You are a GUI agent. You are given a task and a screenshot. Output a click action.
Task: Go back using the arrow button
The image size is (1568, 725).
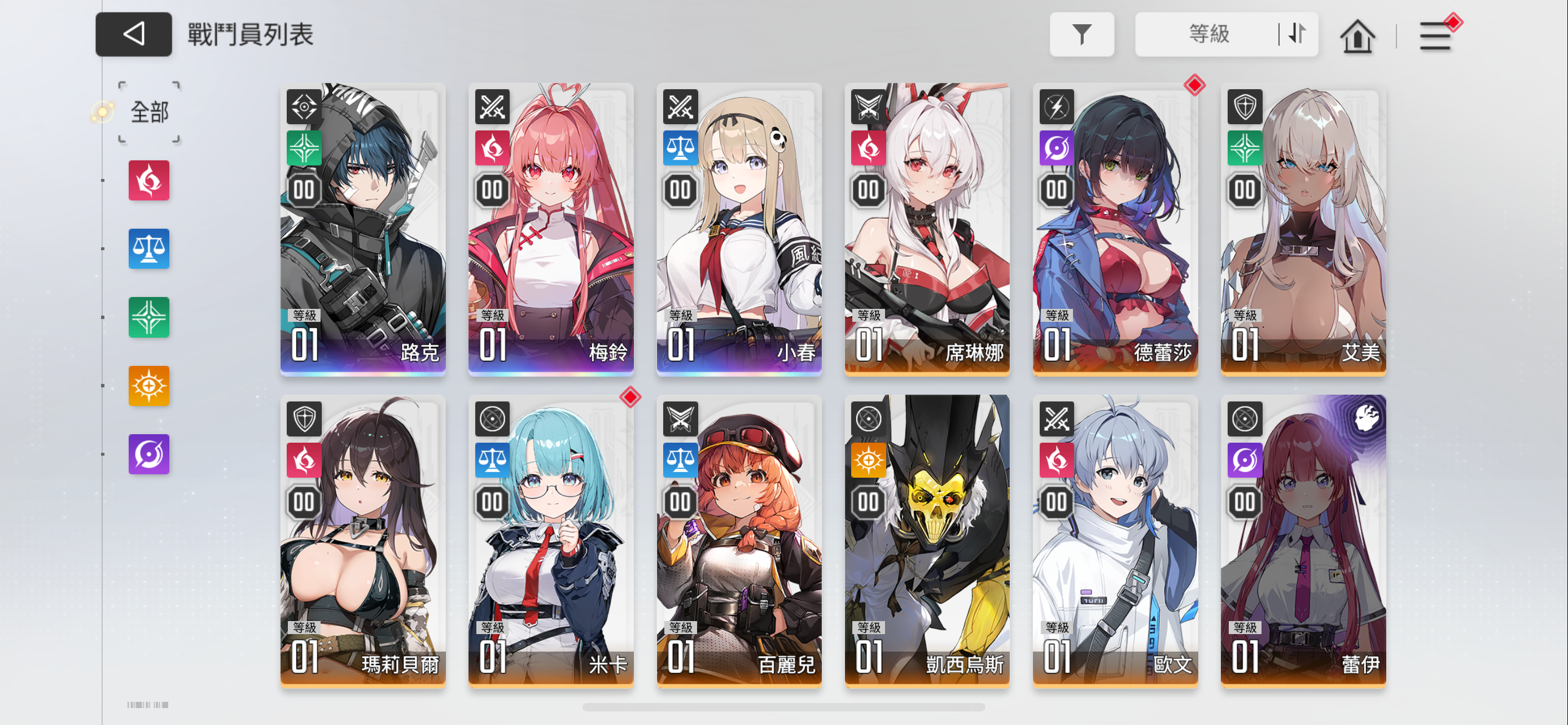[133, 34]
